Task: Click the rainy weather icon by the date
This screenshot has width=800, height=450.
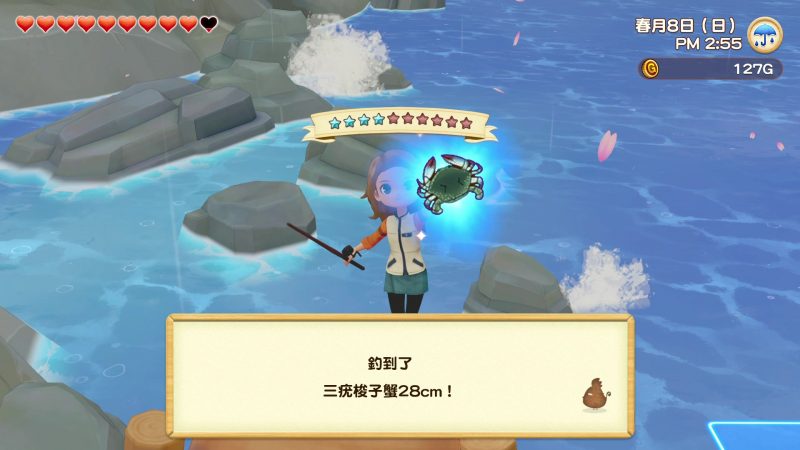Action: pyautogui.click(x=765, y=34)
